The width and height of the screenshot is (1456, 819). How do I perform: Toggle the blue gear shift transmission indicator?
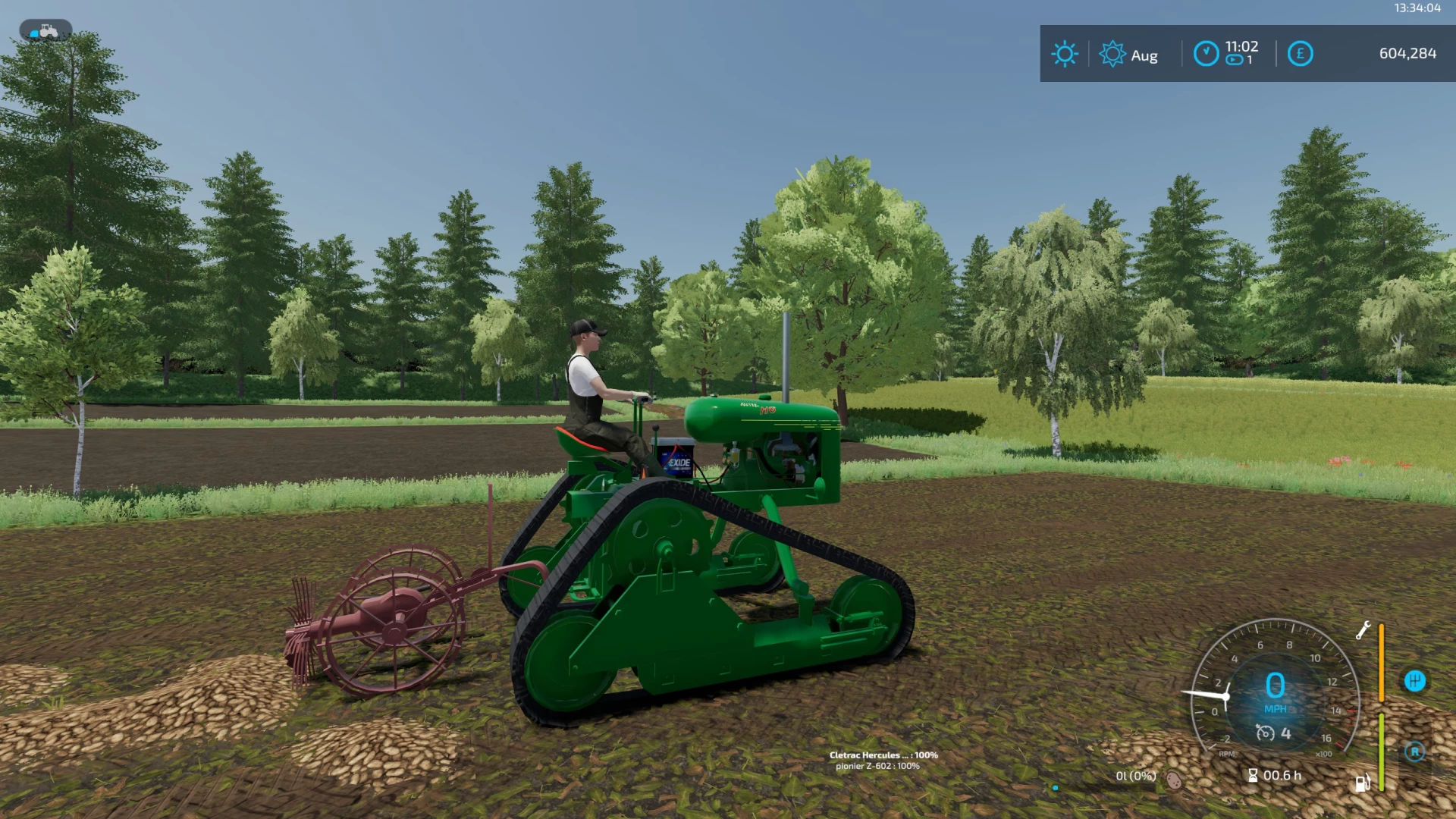click(1416, 681)
